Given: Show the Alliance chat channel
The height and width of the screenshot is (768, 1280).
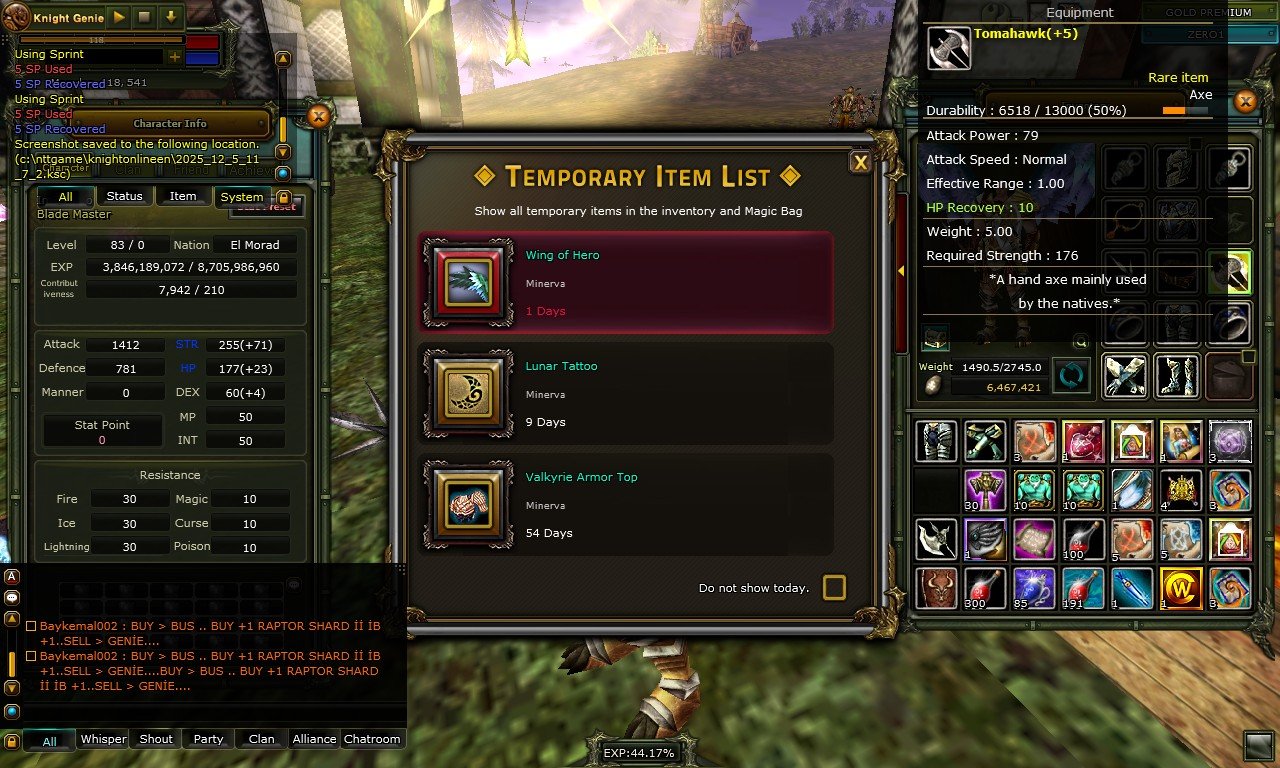Looking at the screenshot, I should (314, 739).
